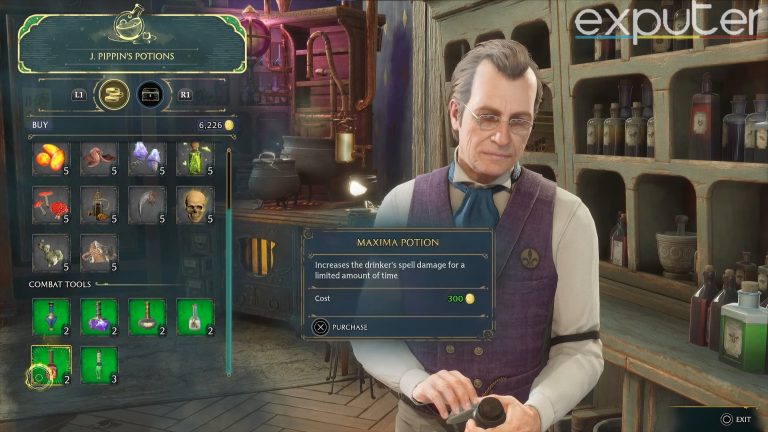768x432 pixels.
Task: Choose the skull ingredient slot
Action: coord(196,204)
